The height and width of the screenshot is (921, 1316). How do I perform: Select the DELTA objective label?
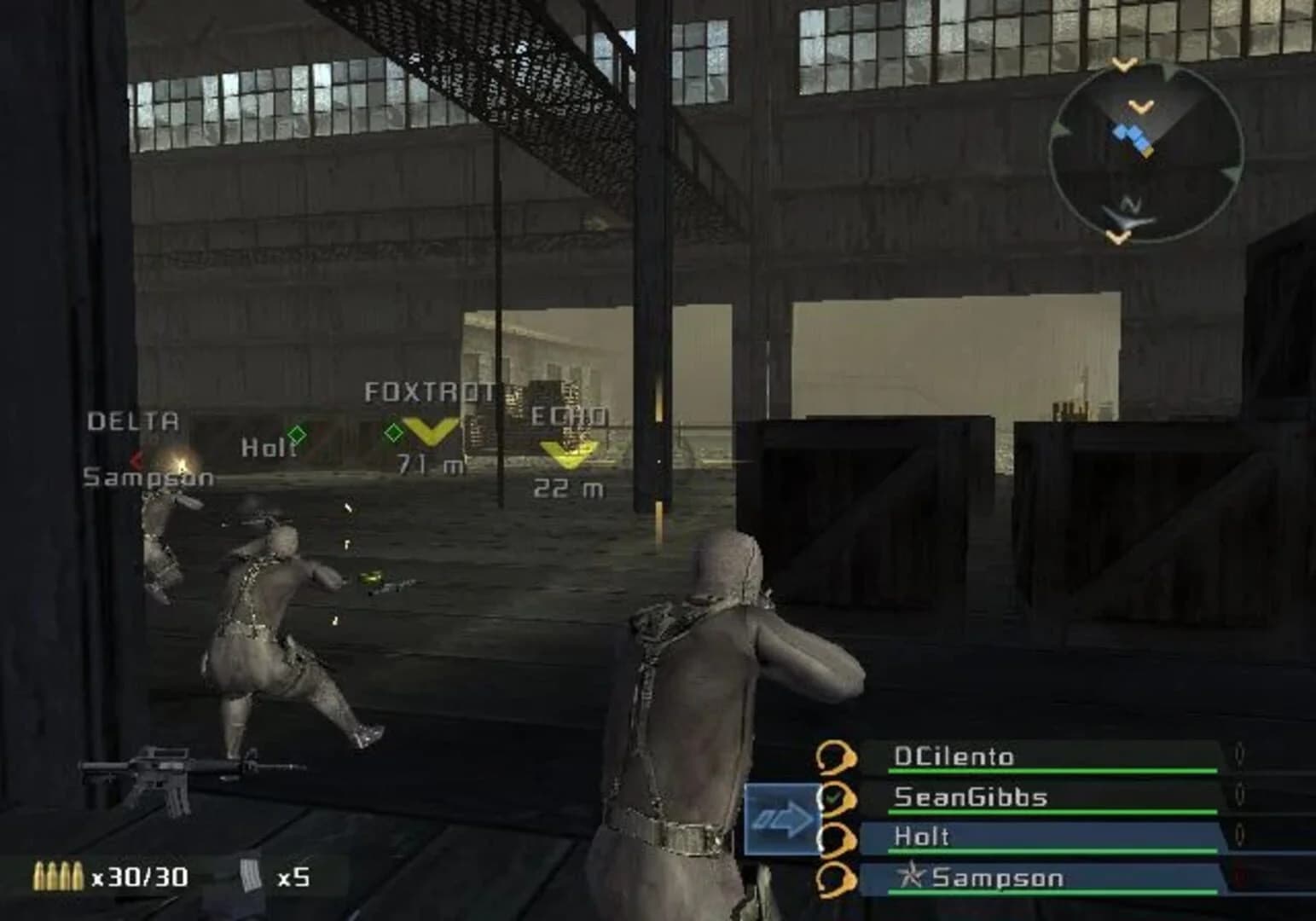pyautogui.click(x=131, y=420)
